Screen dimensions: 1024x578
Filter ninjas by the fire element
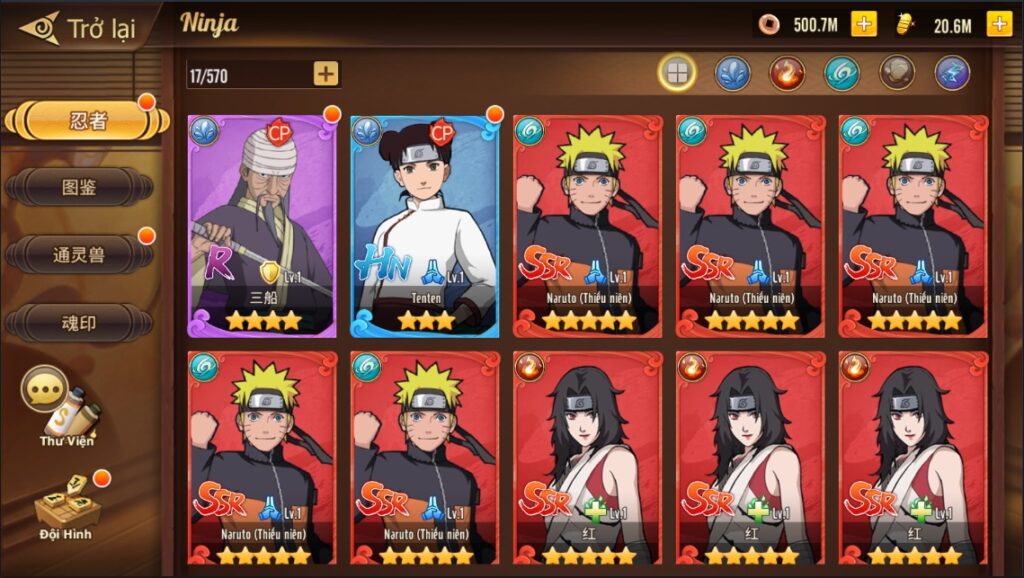[x=787, y=73]
